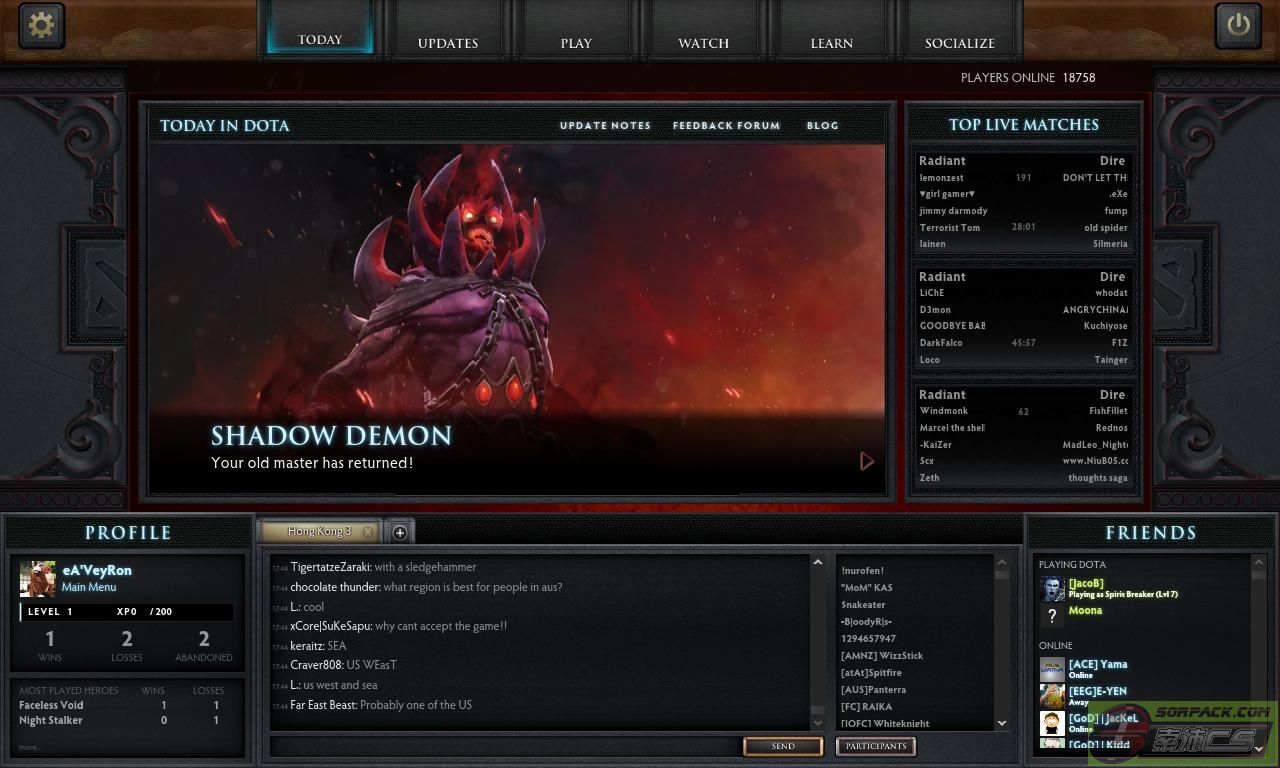Select the Learn tab
This screenshot has width=1280, height=768.
[831, 43]
